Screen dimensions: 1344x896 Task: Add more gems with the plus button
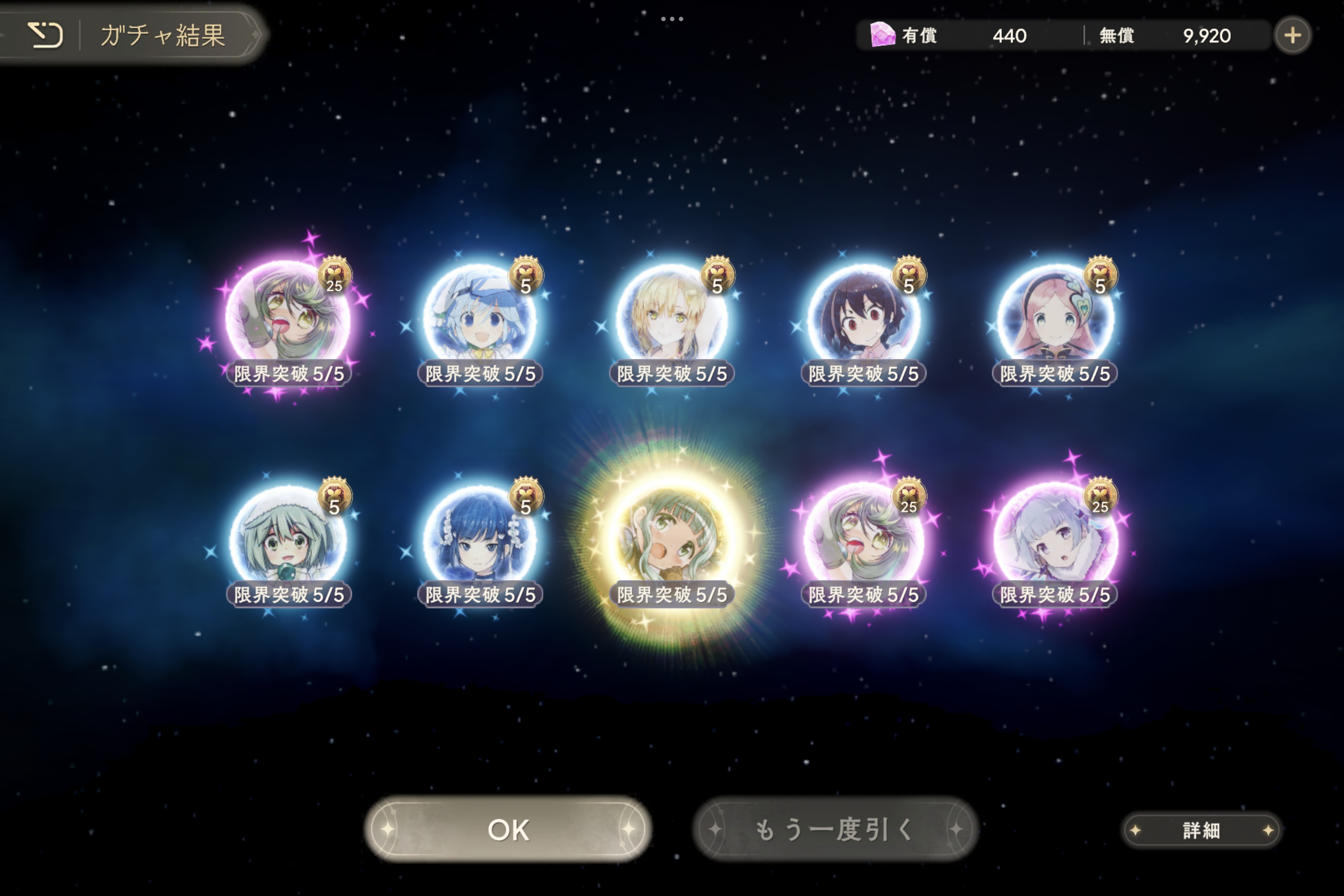click(x=1292, y=35)
